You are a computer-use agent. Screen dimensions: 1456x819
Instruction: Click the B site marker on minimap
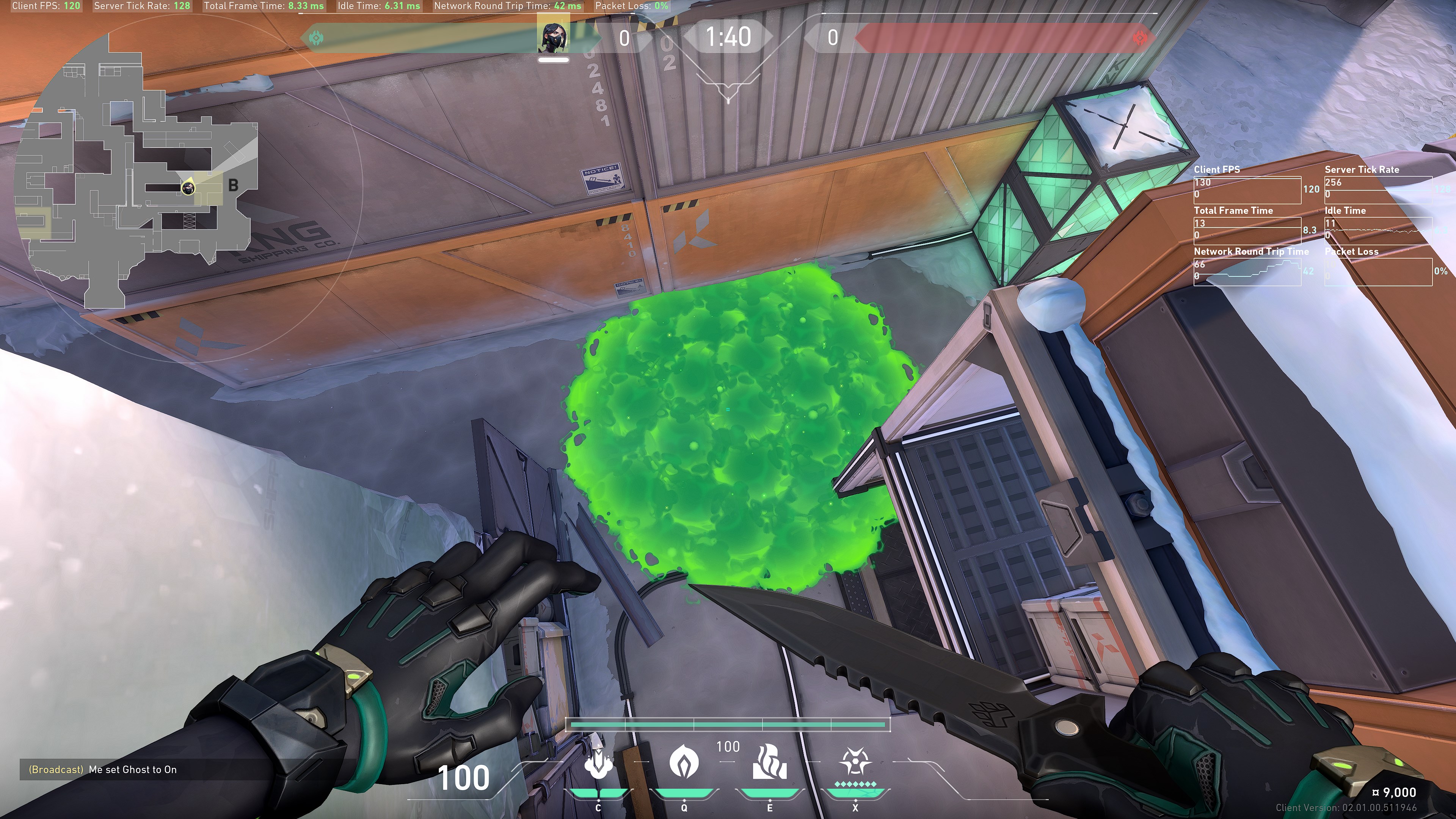pyautogui.click(x=233, y=185)
